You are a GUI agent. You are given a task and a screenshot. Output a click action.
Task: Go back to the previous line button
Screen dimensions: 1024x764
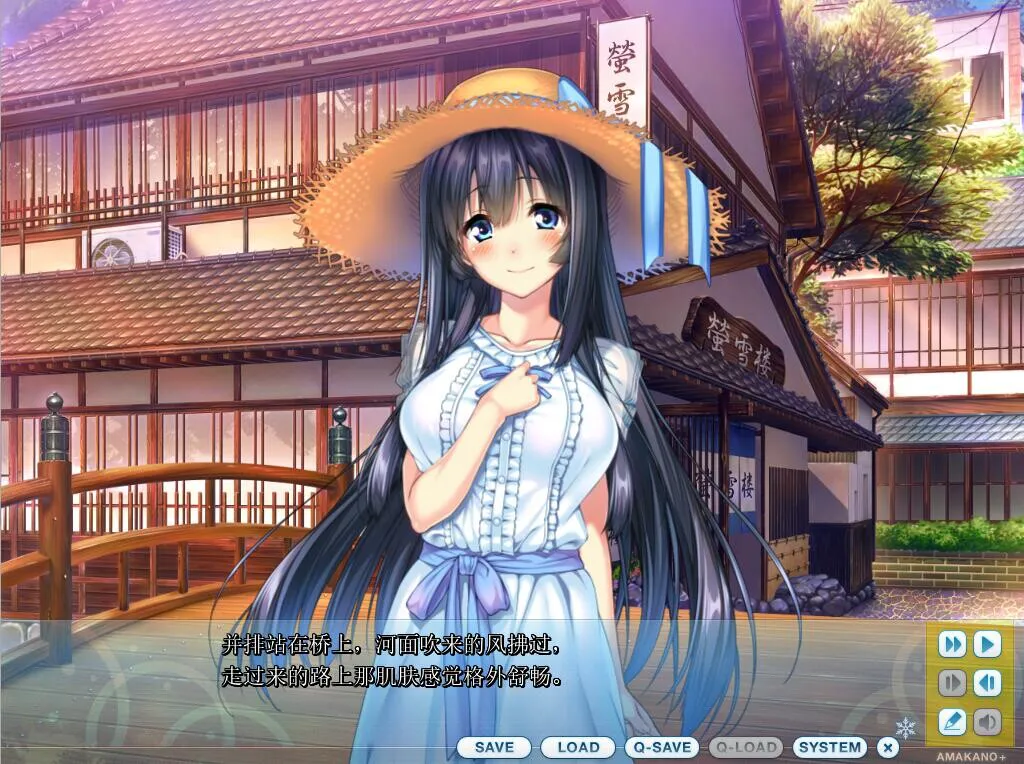(987, 682)
